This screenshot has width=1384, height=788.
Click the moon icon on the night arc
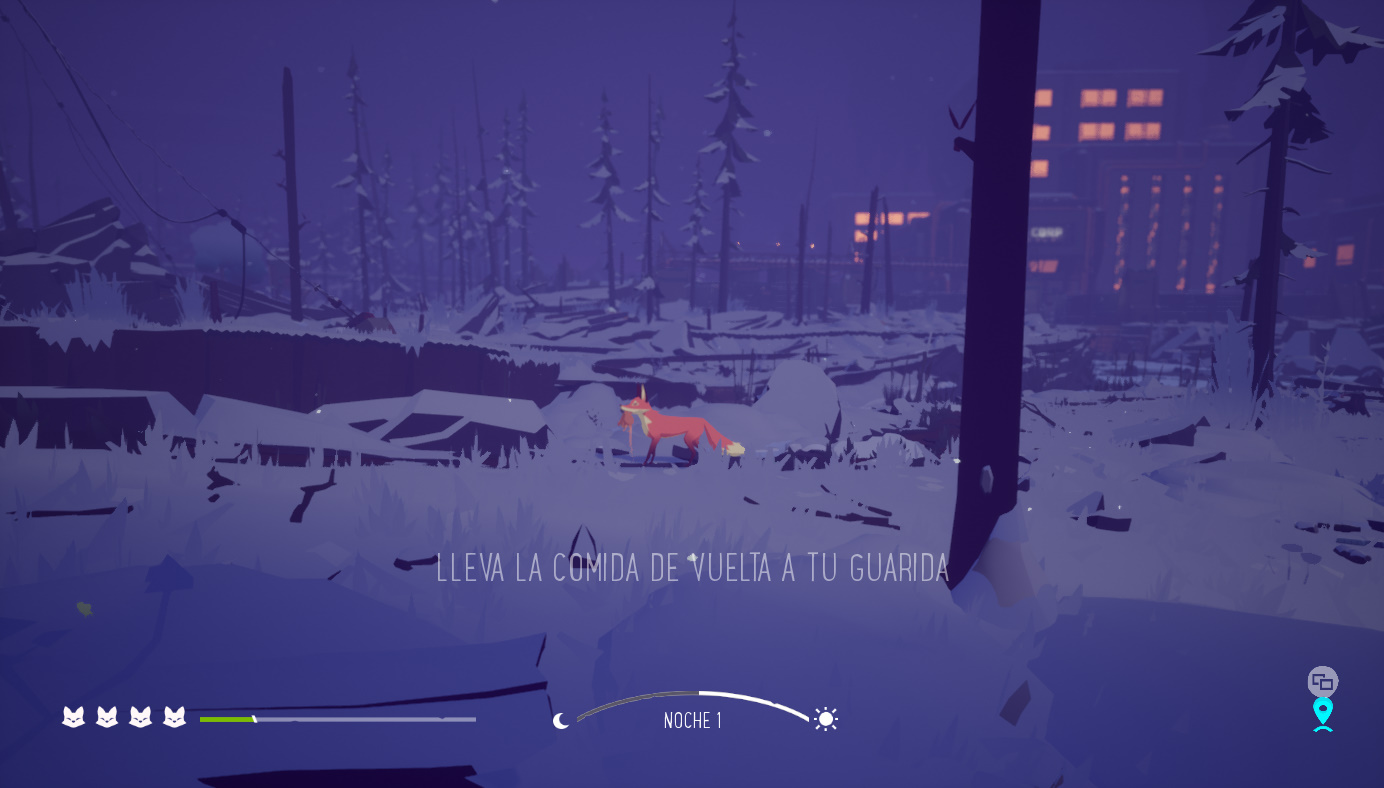point(560,720)
